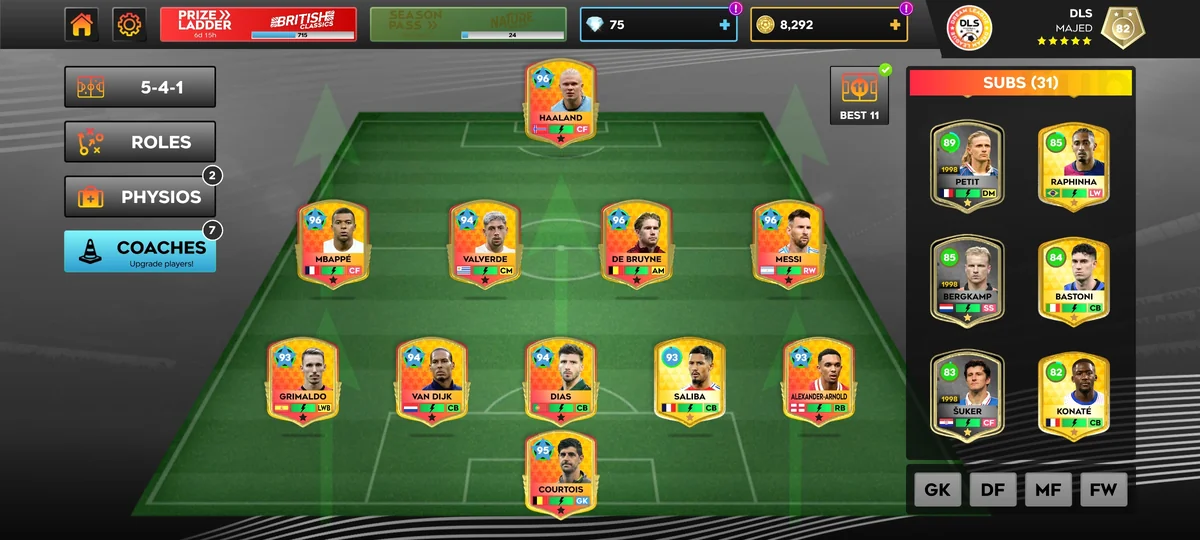This screenshot has width=1200, height=540.
Task: Open the DLS Majed club profile
Action: pyautogui.click(x=1060, y=28)
